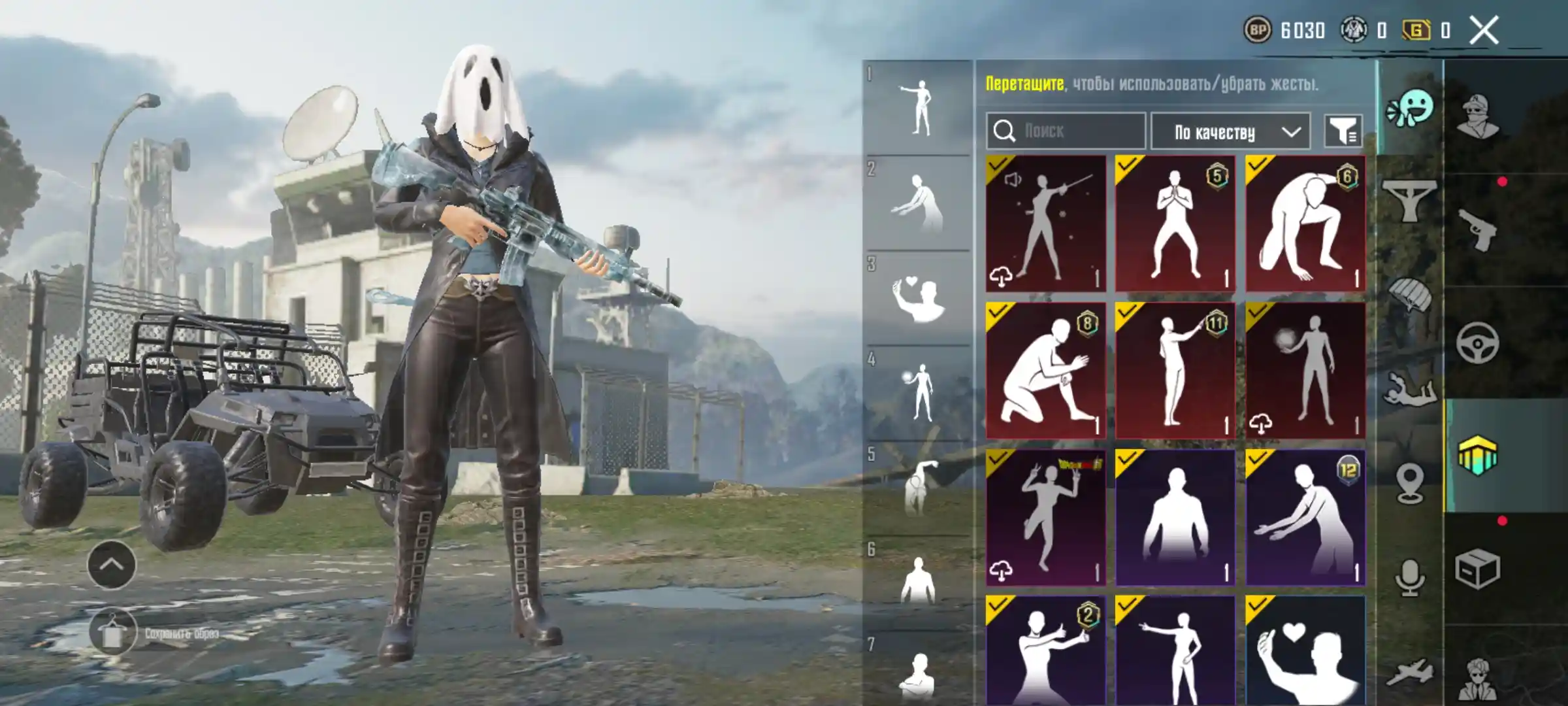Pick the kneeling emote numbered 8
This screenshot has height=706, width=1568.
pyautogui.click(x=1045, y=371)
